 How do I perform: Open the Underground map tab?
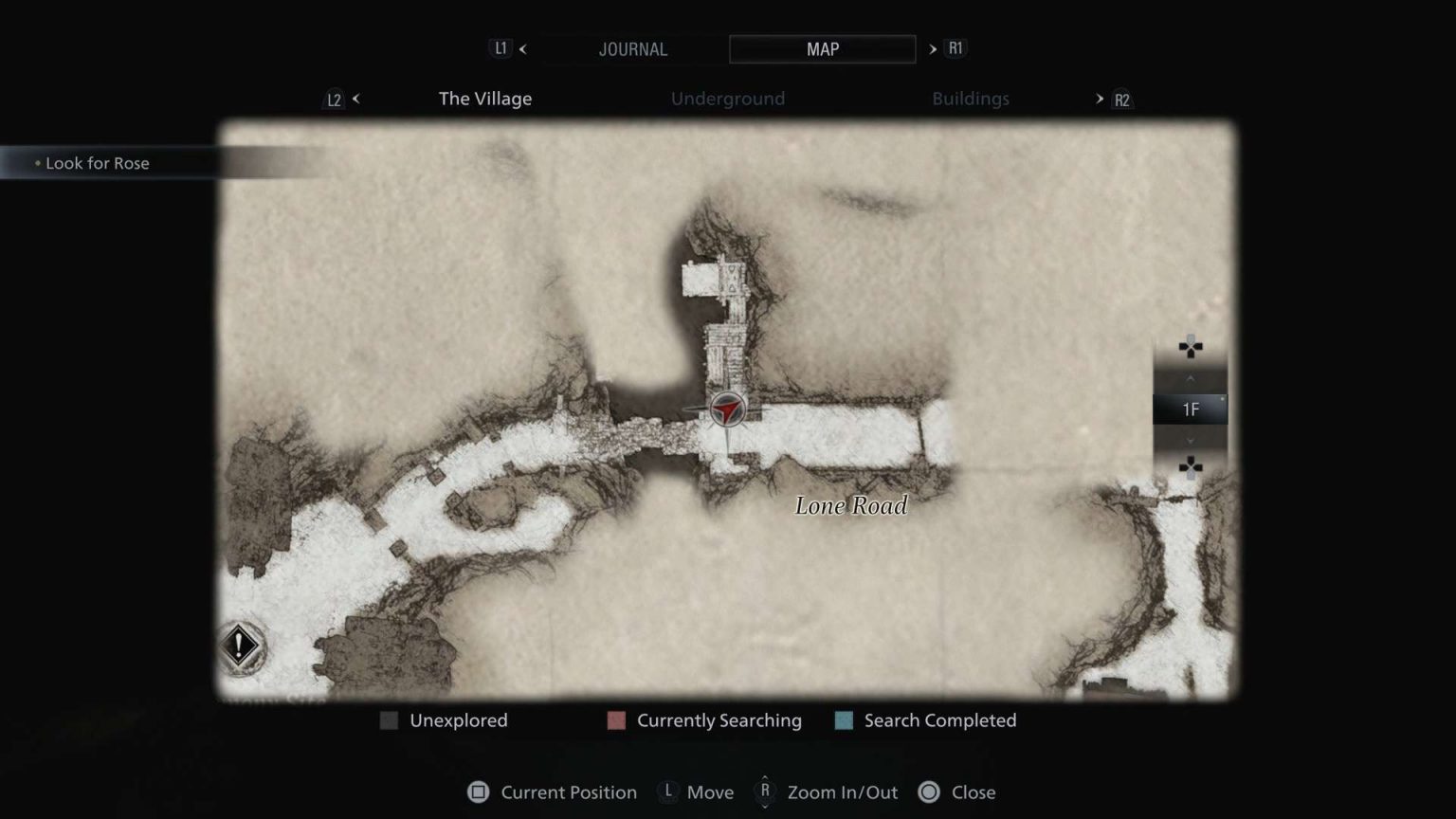coord(727,99)
